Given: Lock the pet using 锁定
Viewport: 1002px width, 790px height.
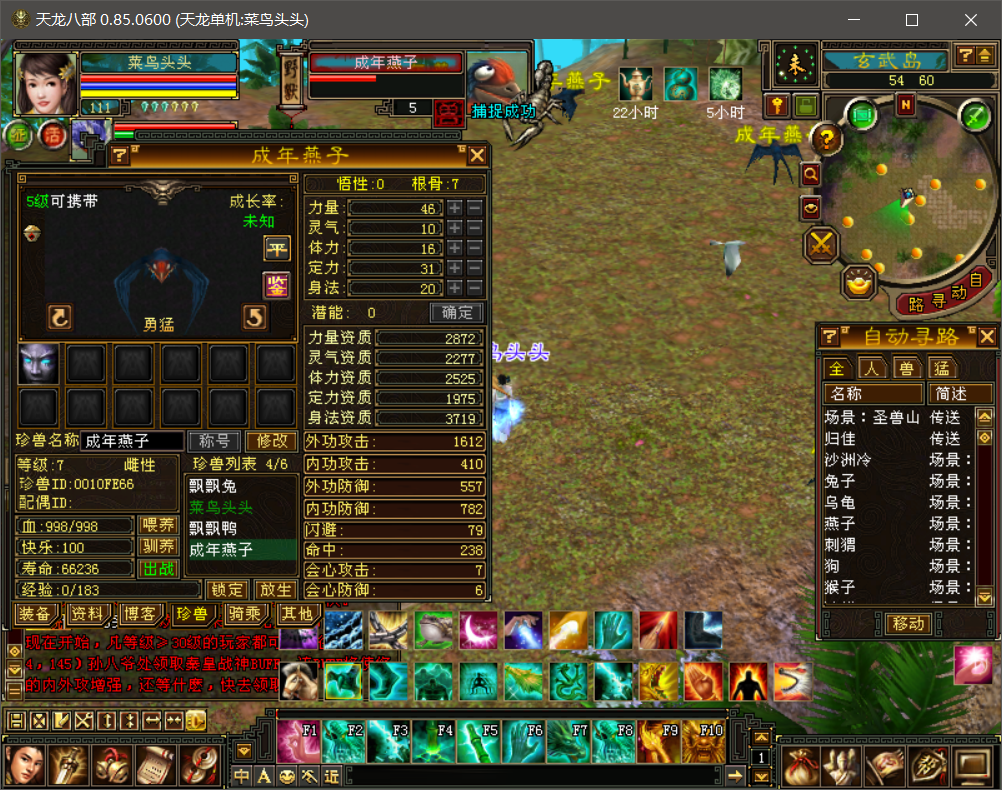Looking at the screenshot, I should (x=228, y=590).
